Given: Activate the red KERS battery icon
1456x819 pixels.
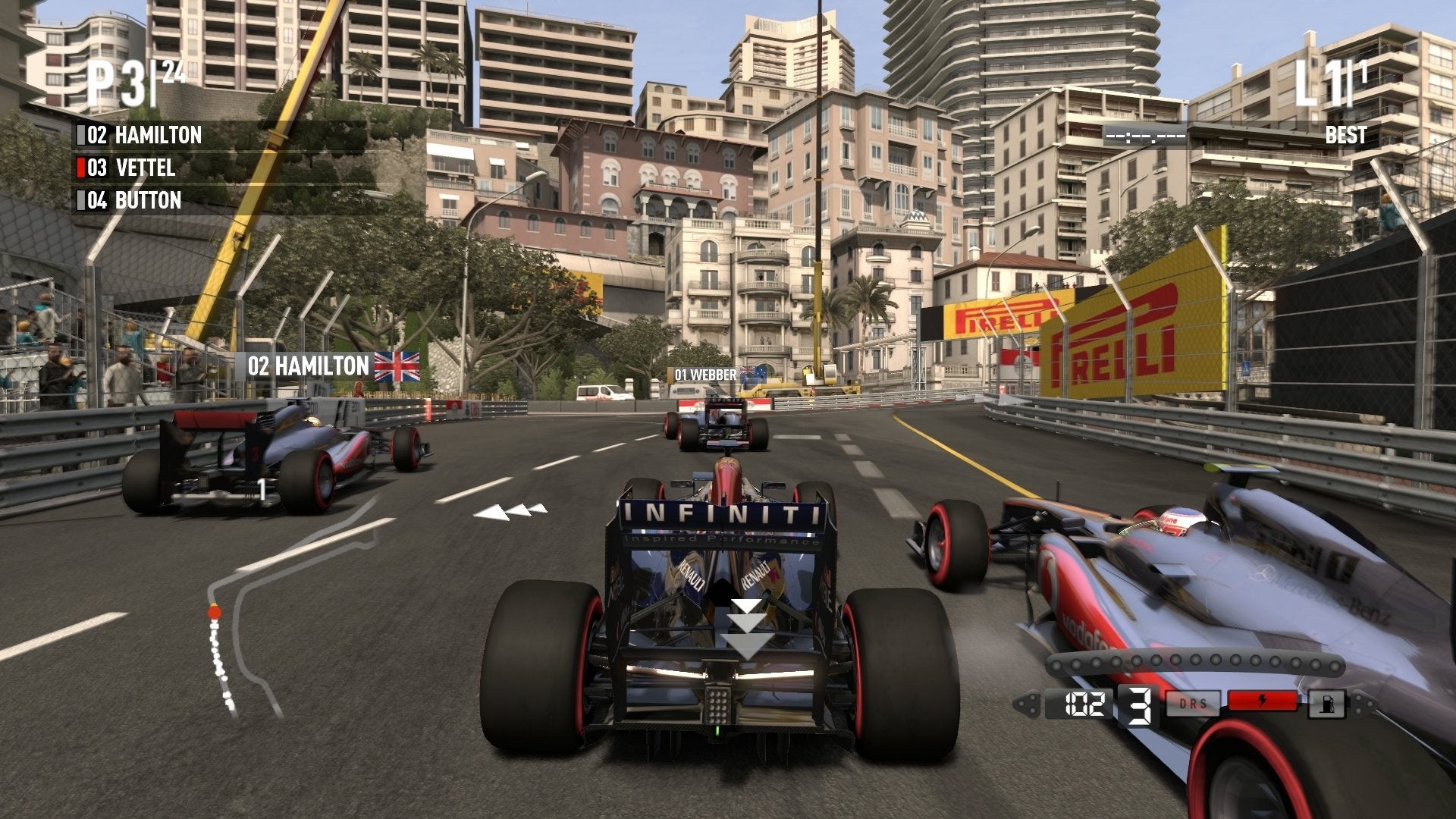Looking at the screenshot, I should click(x=1262, y=701).
